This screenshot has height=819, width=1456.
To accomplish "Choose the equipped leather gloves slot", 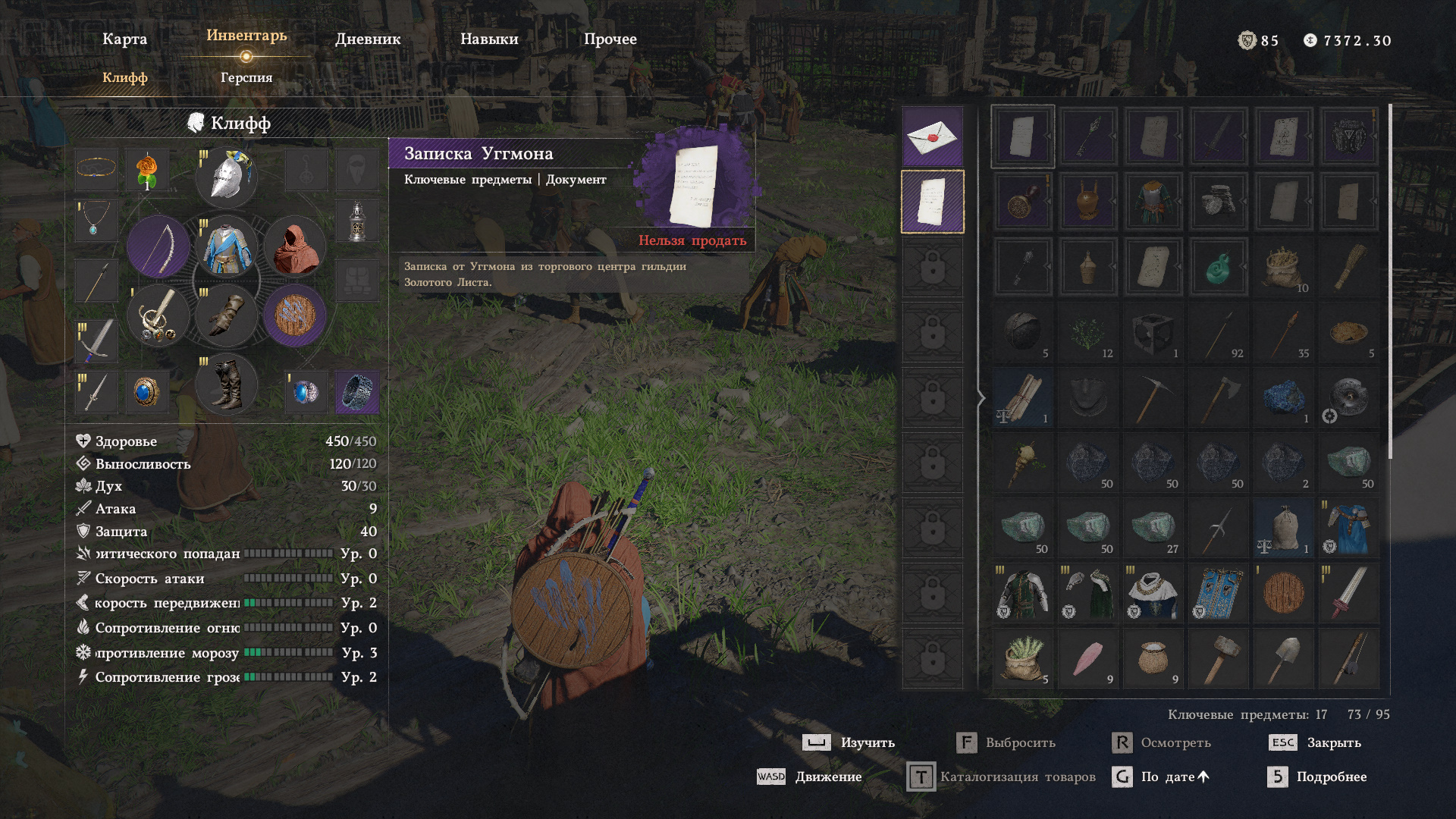I will pos(227,315).
